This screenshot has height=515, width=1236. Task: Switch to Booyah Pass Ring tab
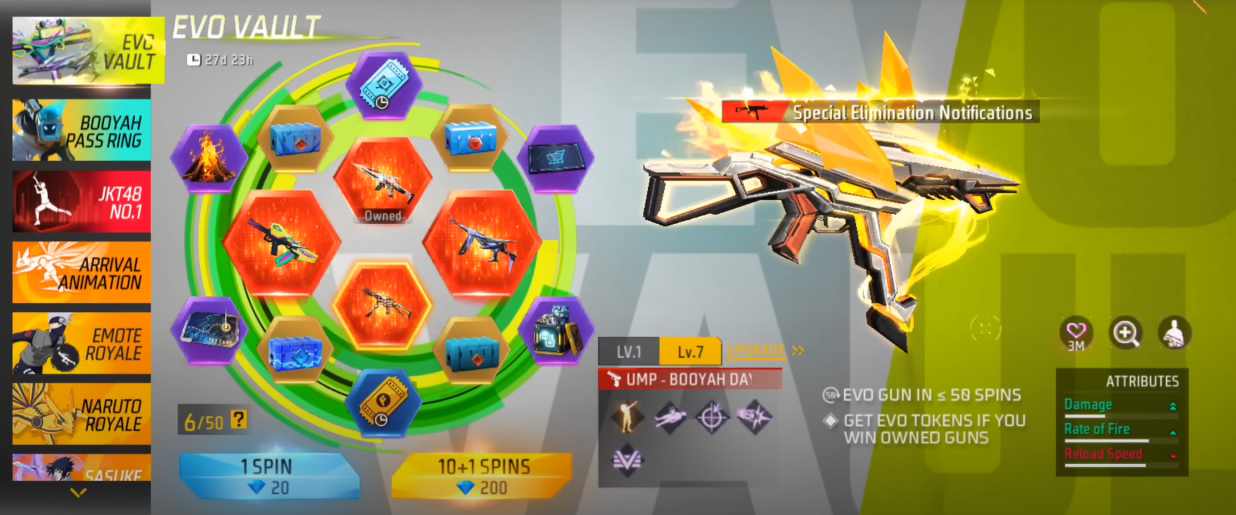pyautogui.click(x=82, y=130)
